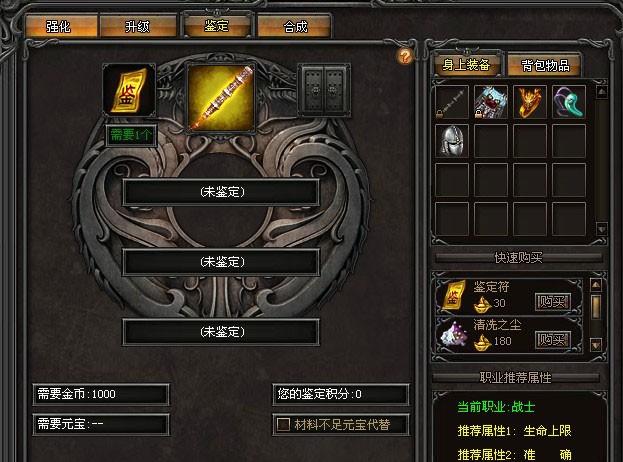Open the 升级 tab
The height and width of the screenshot is (462, 623).
click(138, 27)
